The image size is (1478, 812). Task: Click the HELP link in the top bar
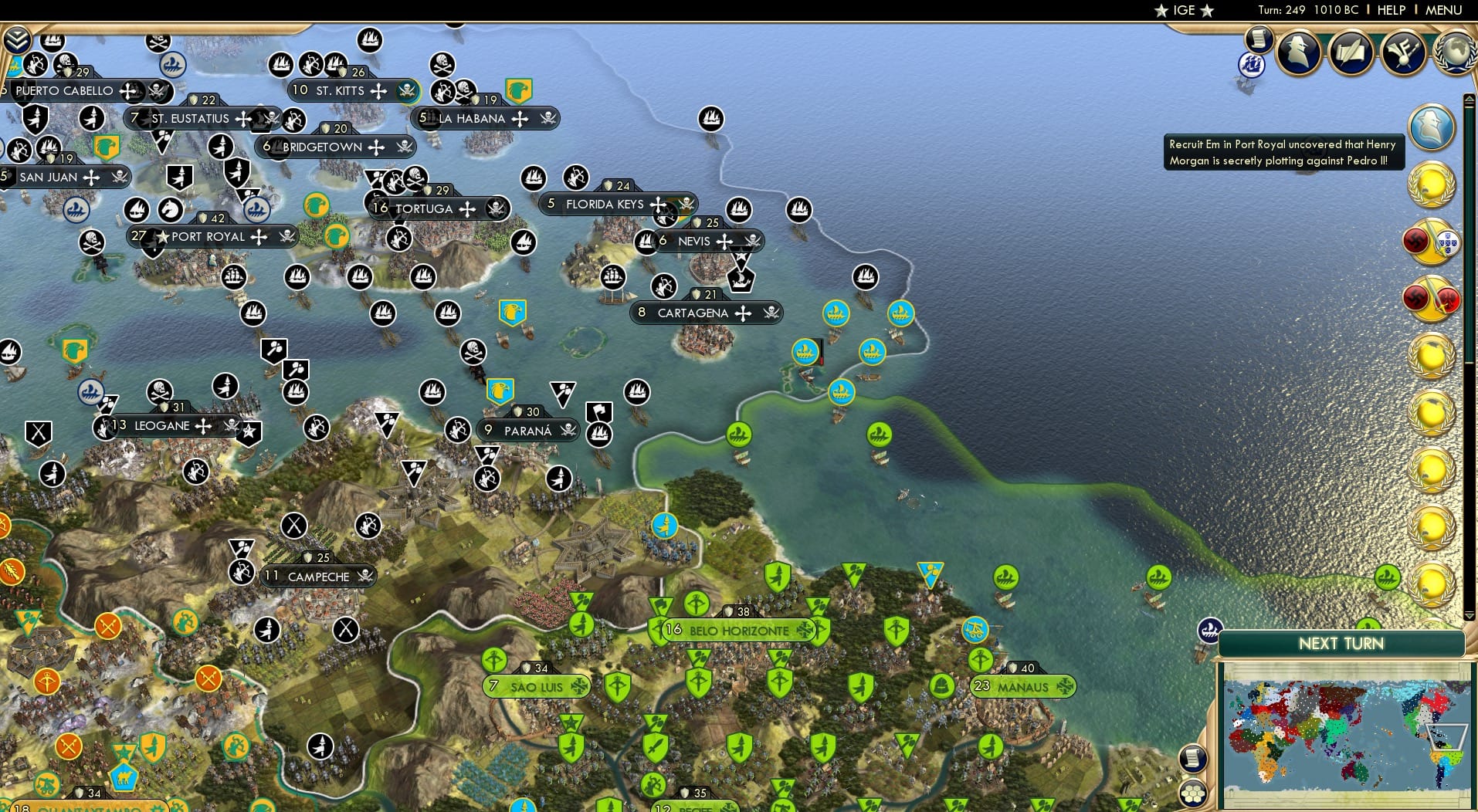[1391, 10]
